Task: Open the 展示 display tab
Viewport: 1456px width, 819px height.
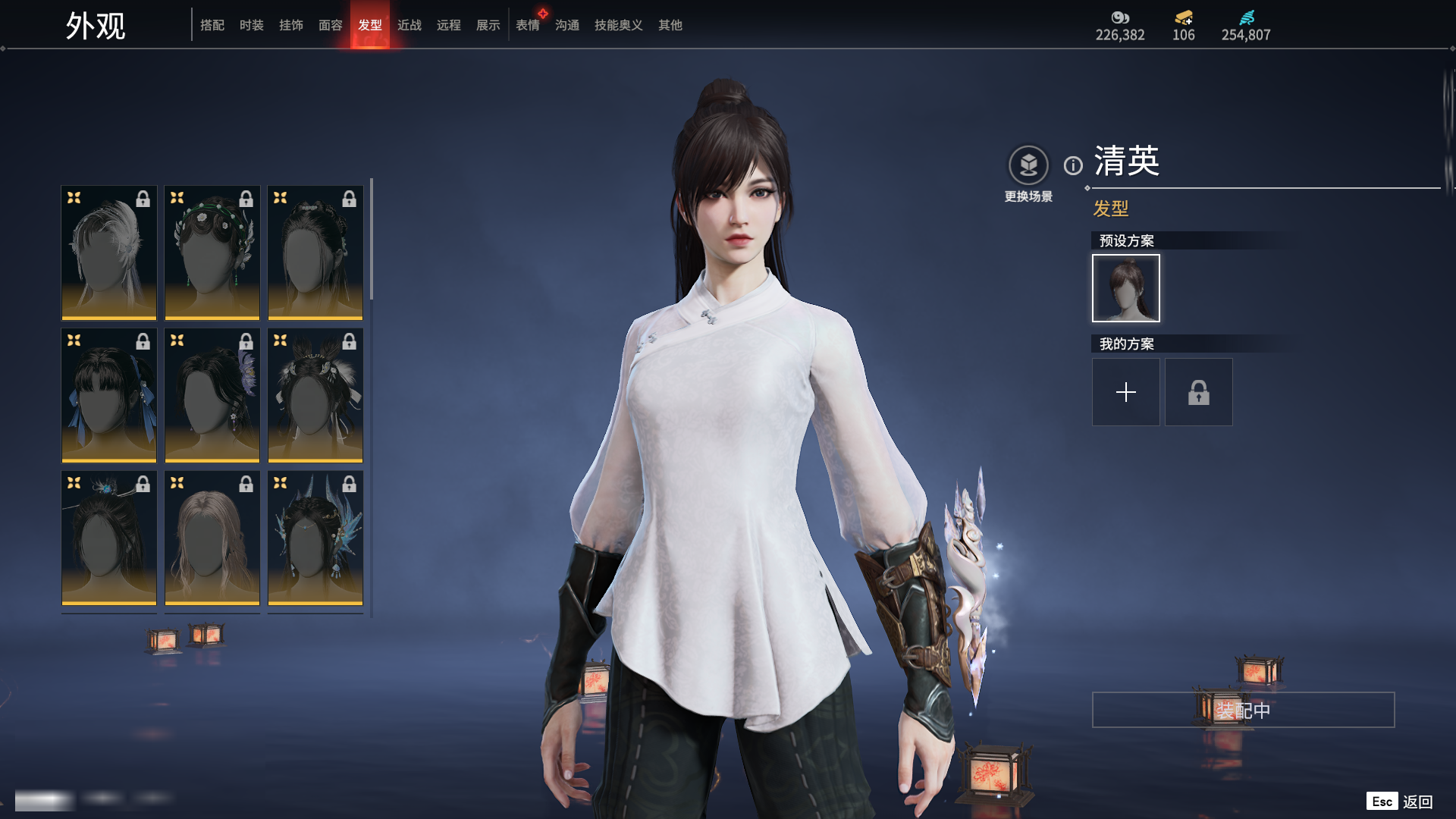Action: tap(488, 25)
